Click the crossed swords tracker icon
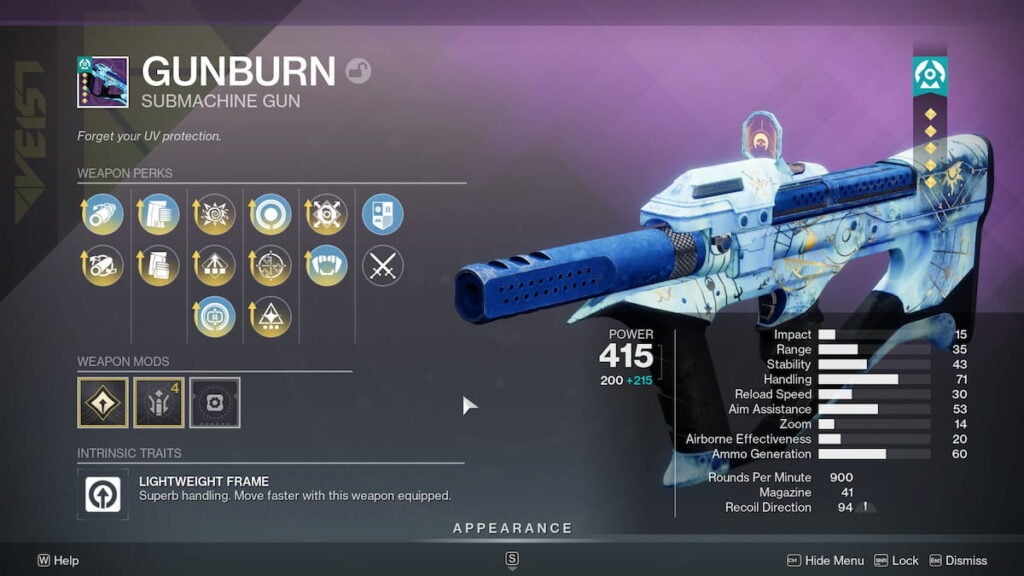This screenshot has width=1024, height=576. pos(382,266)
